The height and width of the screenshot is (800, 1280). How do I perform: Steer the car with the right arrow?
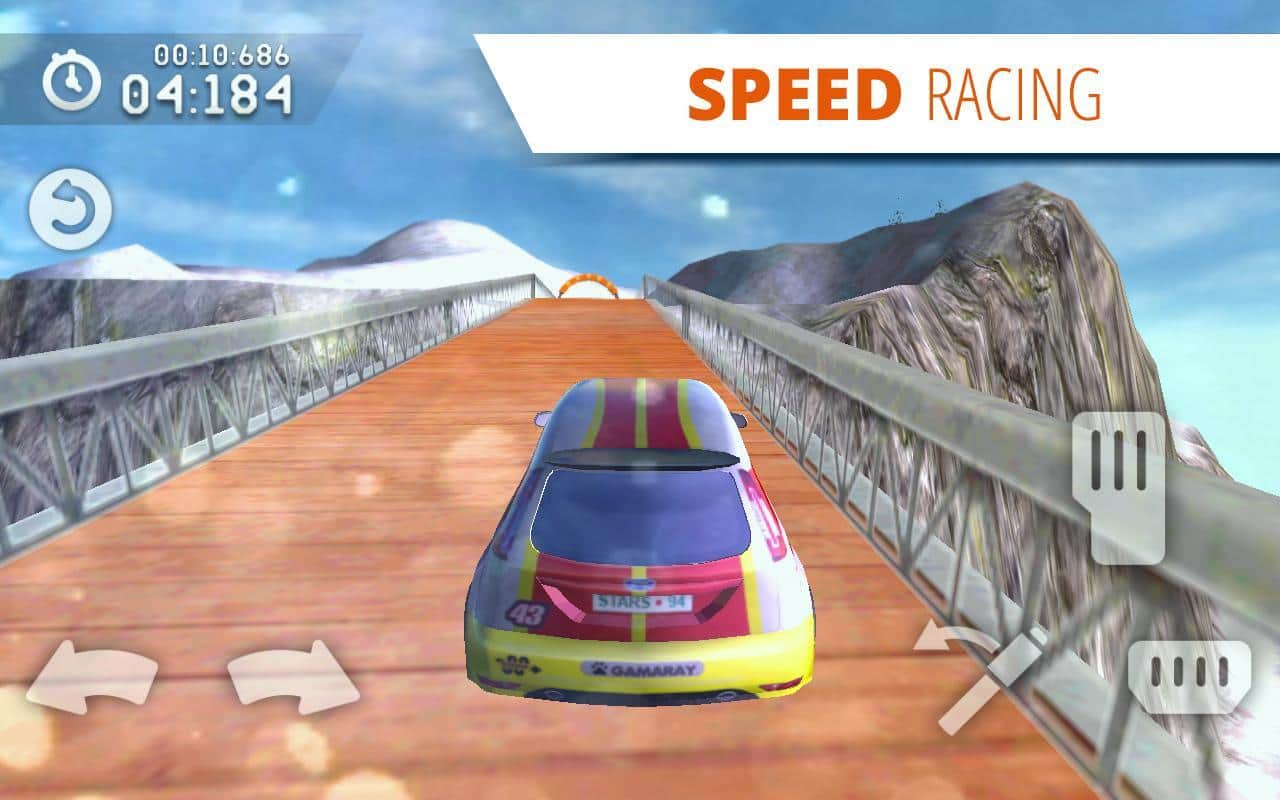coord(293,678)
